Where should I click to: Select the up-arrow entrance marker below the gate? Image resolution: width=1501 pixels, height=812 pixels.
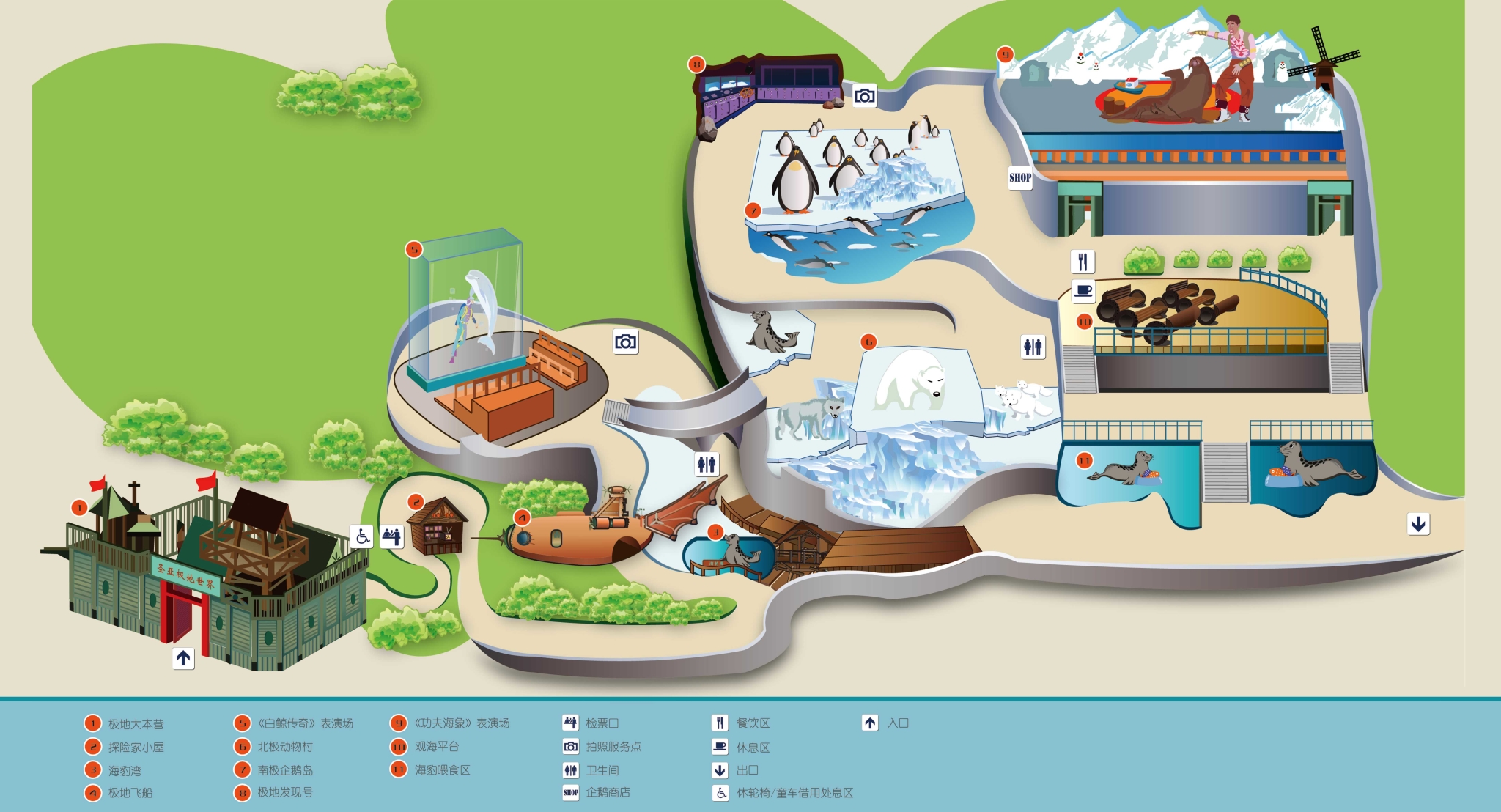click(x=183, y=658)
